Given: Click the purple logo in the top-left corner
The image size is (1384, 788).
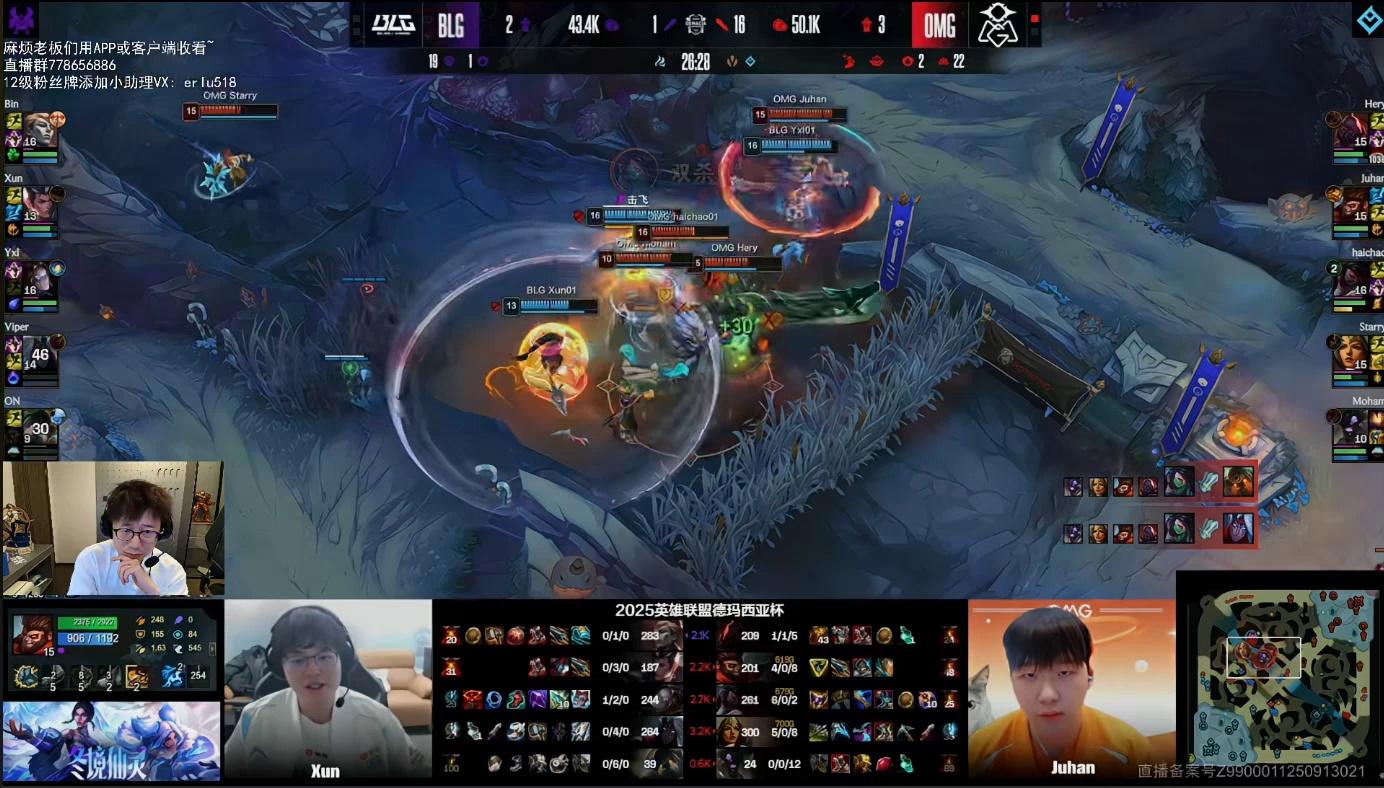Looking at the screenshot, I should [x=22, y=19].
